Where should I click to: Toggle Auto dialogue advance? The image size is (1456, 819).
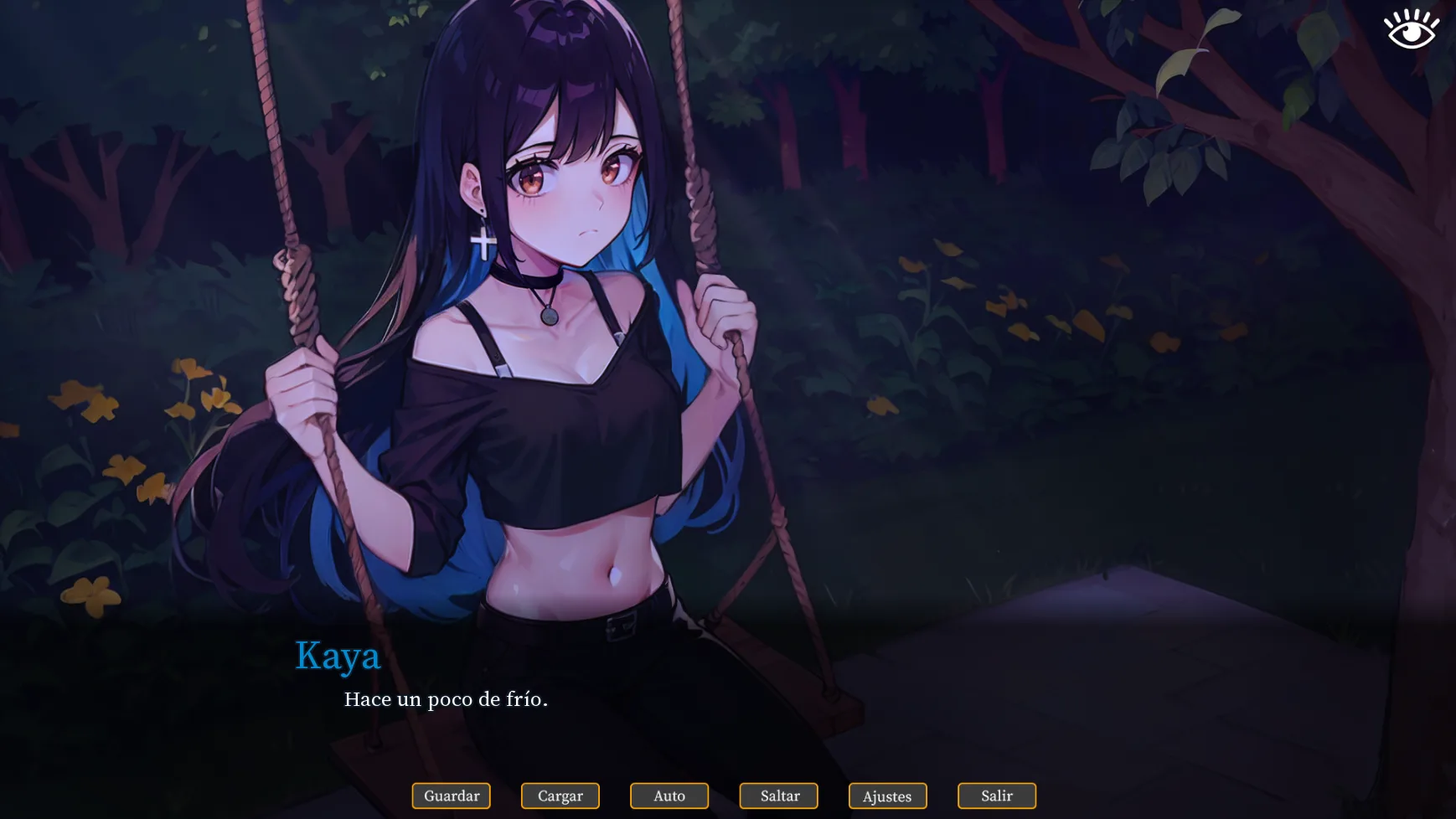pyautogui.click(x=669, y=796)
